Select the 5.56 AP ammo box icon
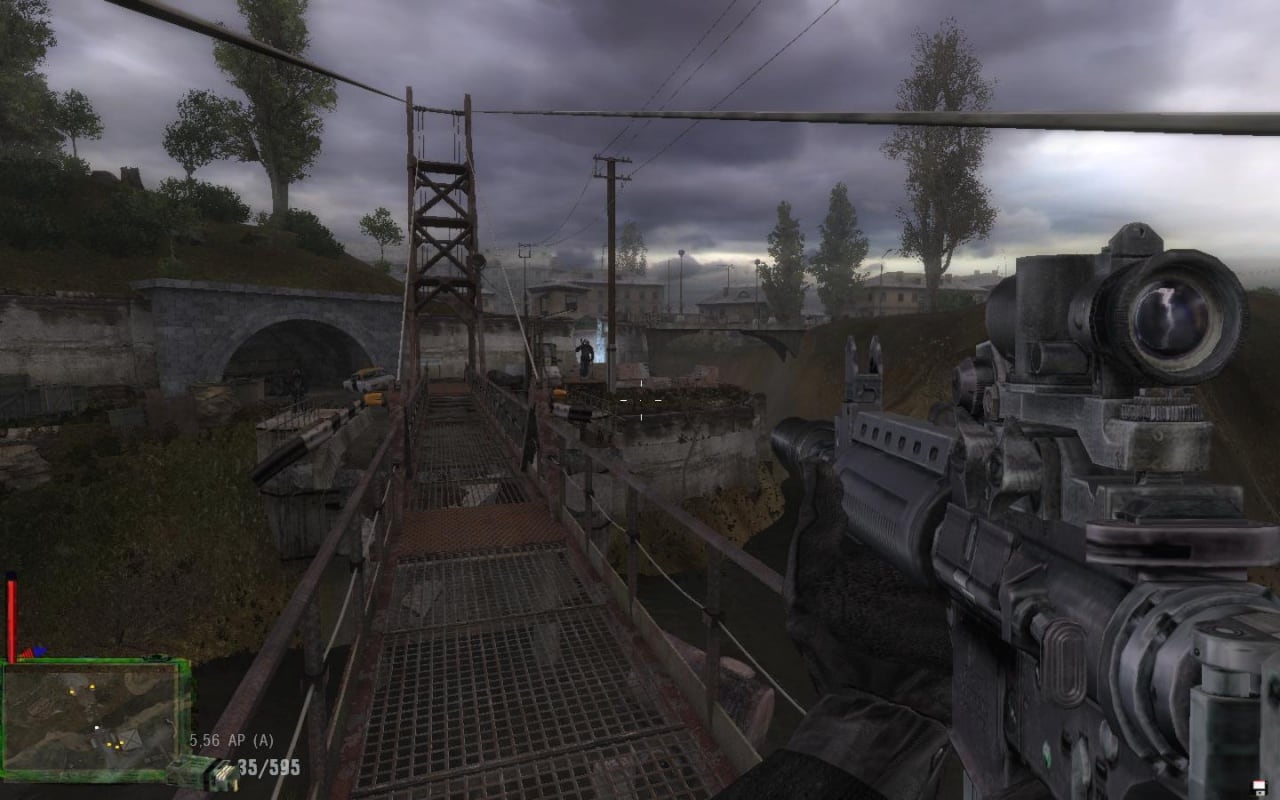 tap(204, 773)
